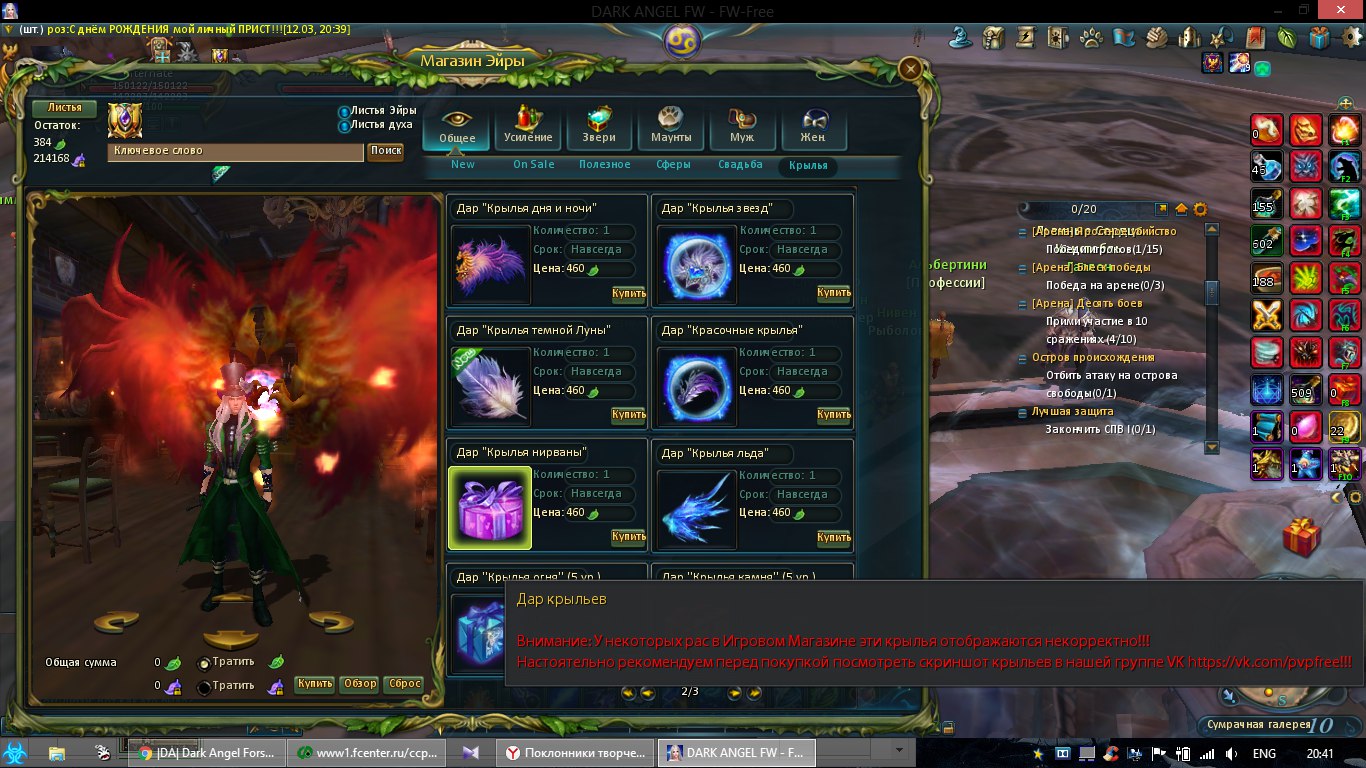1366x768 pixels.
Task: Rotate the character preview left
Action: pos(115,623)
